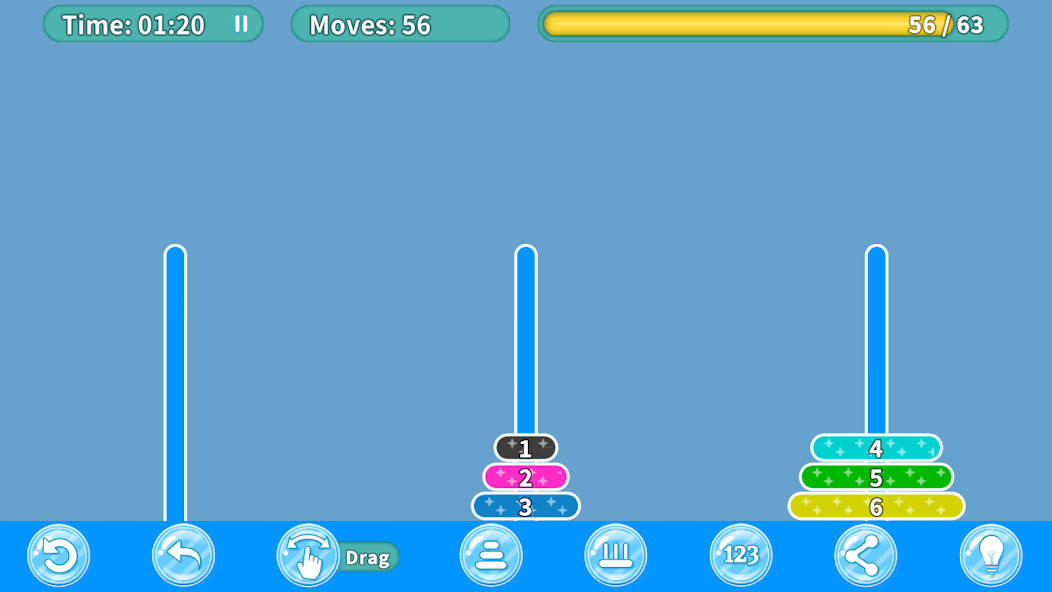The image size is (1052, 592).
Task: Open the three-pegs options button
Action: tap(615, 555)
